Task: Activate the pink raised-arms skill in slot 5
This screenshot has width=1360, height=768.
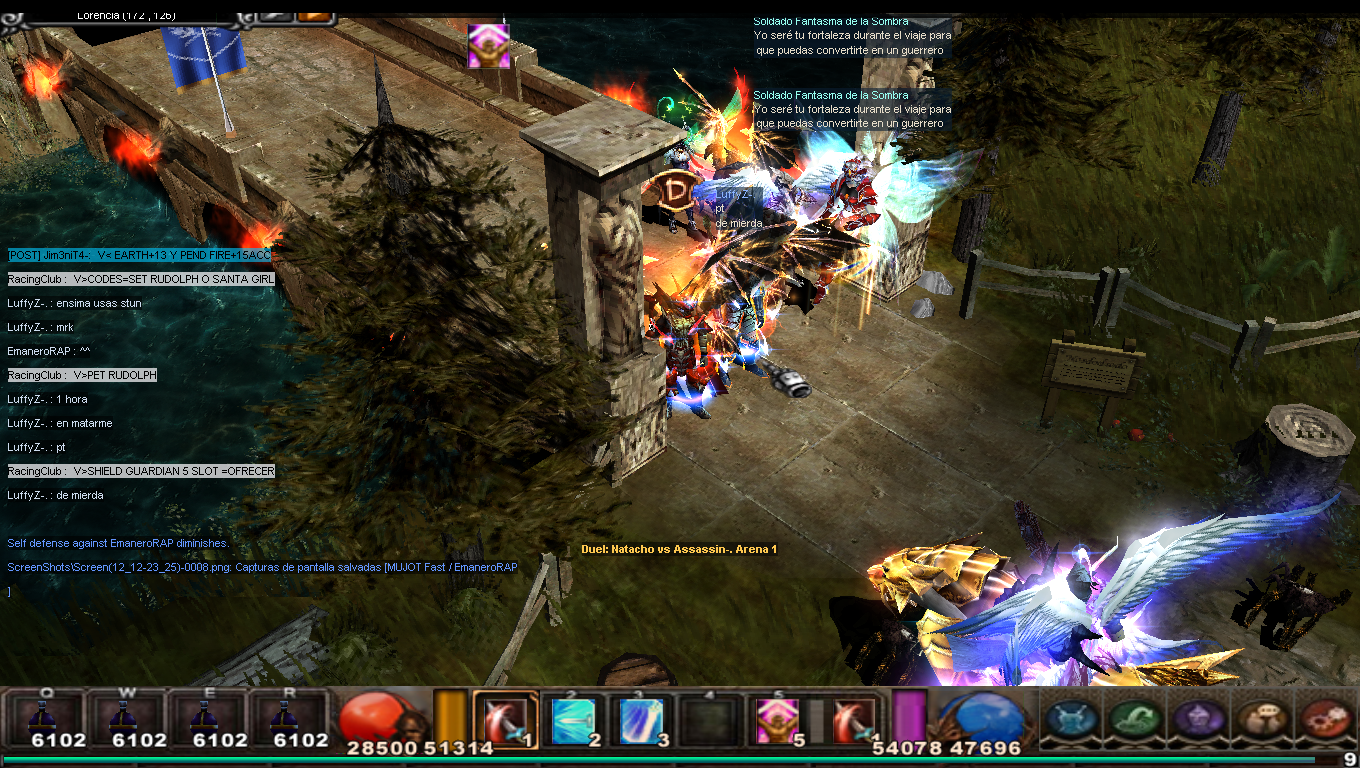Action: [776, 720]
